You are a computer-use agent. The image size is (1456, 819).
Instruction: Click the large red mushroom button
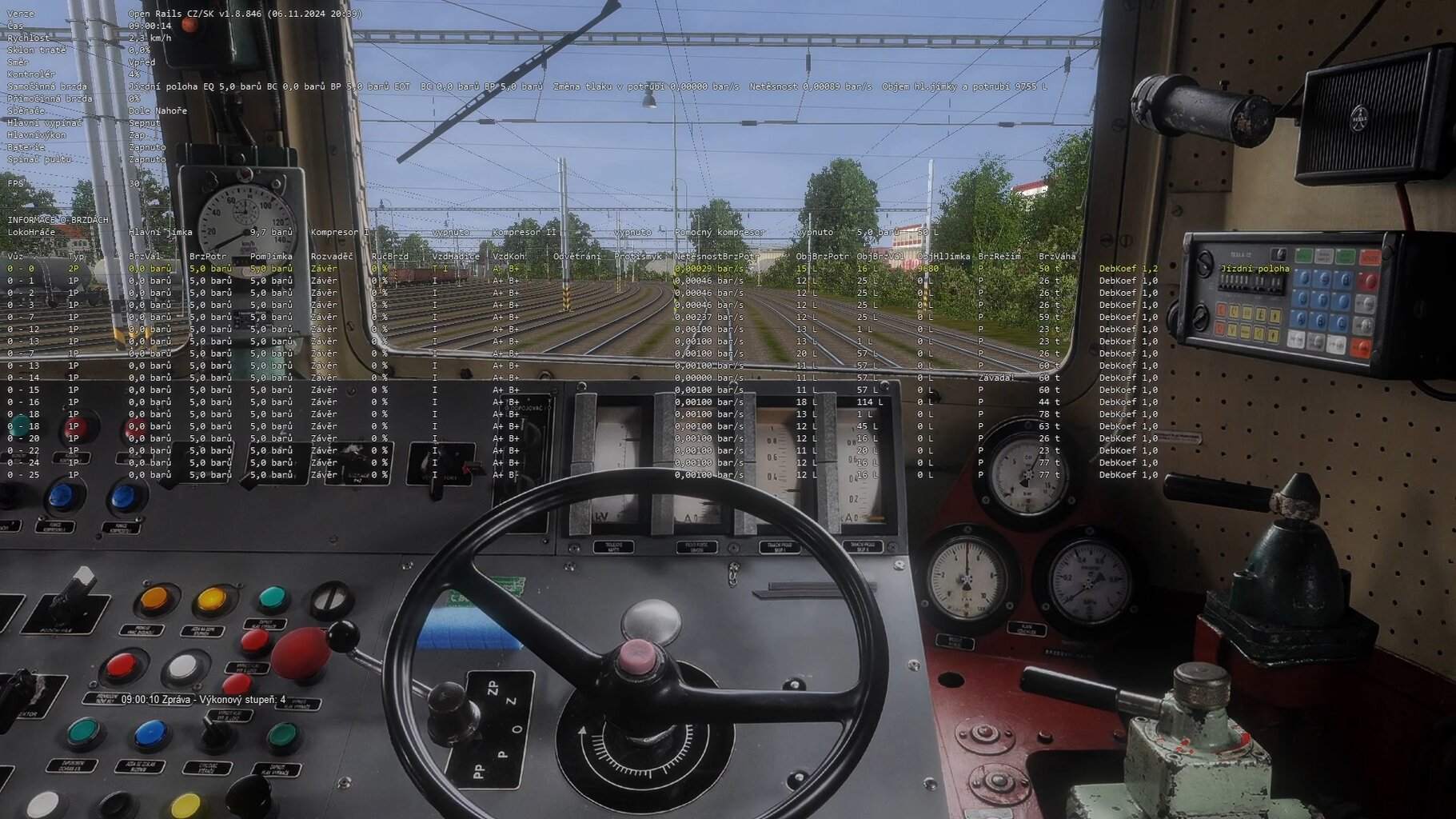tap(300, 653)
